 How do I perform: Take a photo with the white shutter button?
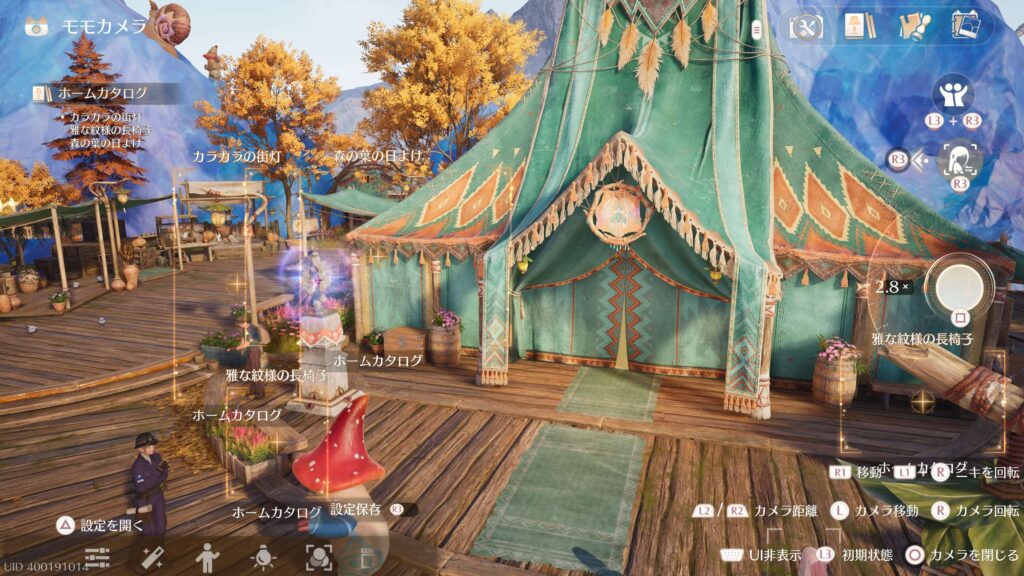click(959, 287)
